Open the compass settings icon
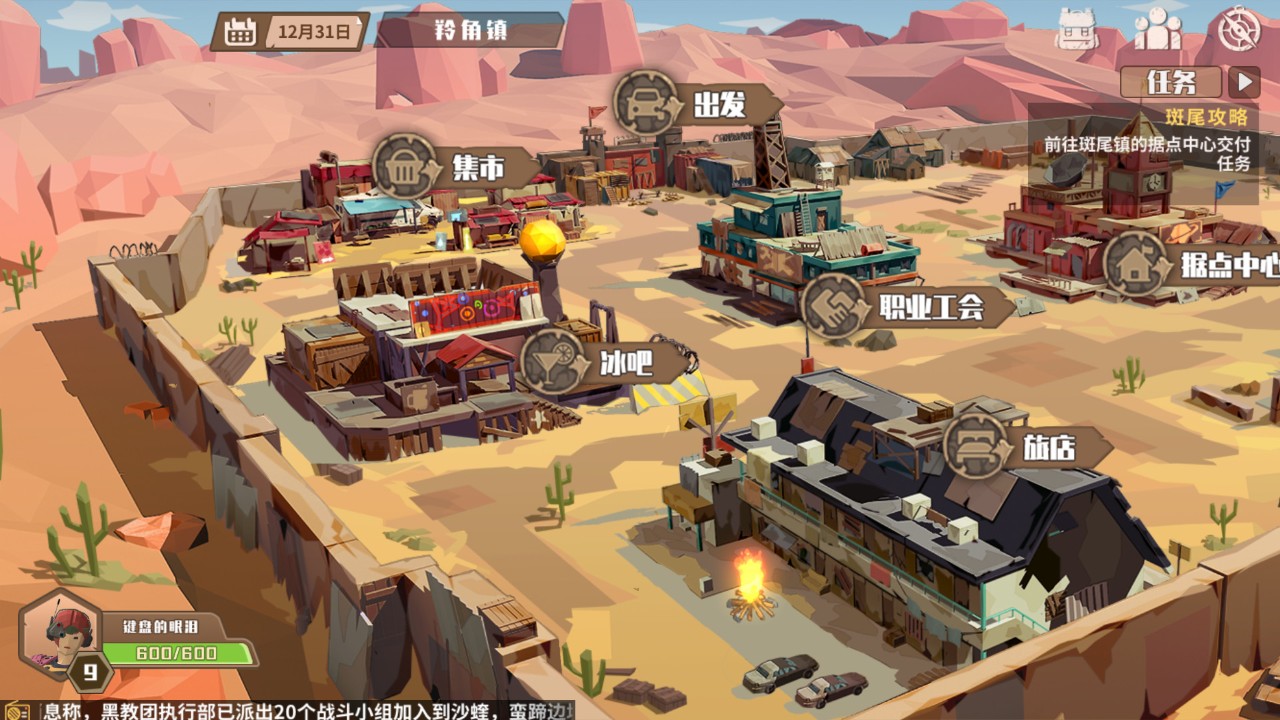Viewport: 1280px width, 720px height. click(1240, 29)
